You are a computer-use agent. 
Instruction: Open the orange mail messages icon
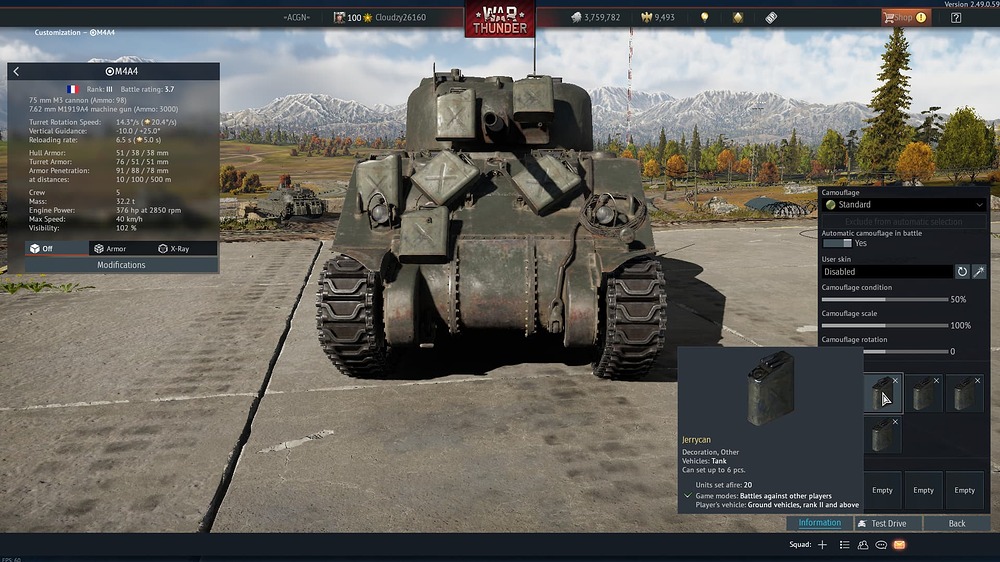[x=899, y=545]
